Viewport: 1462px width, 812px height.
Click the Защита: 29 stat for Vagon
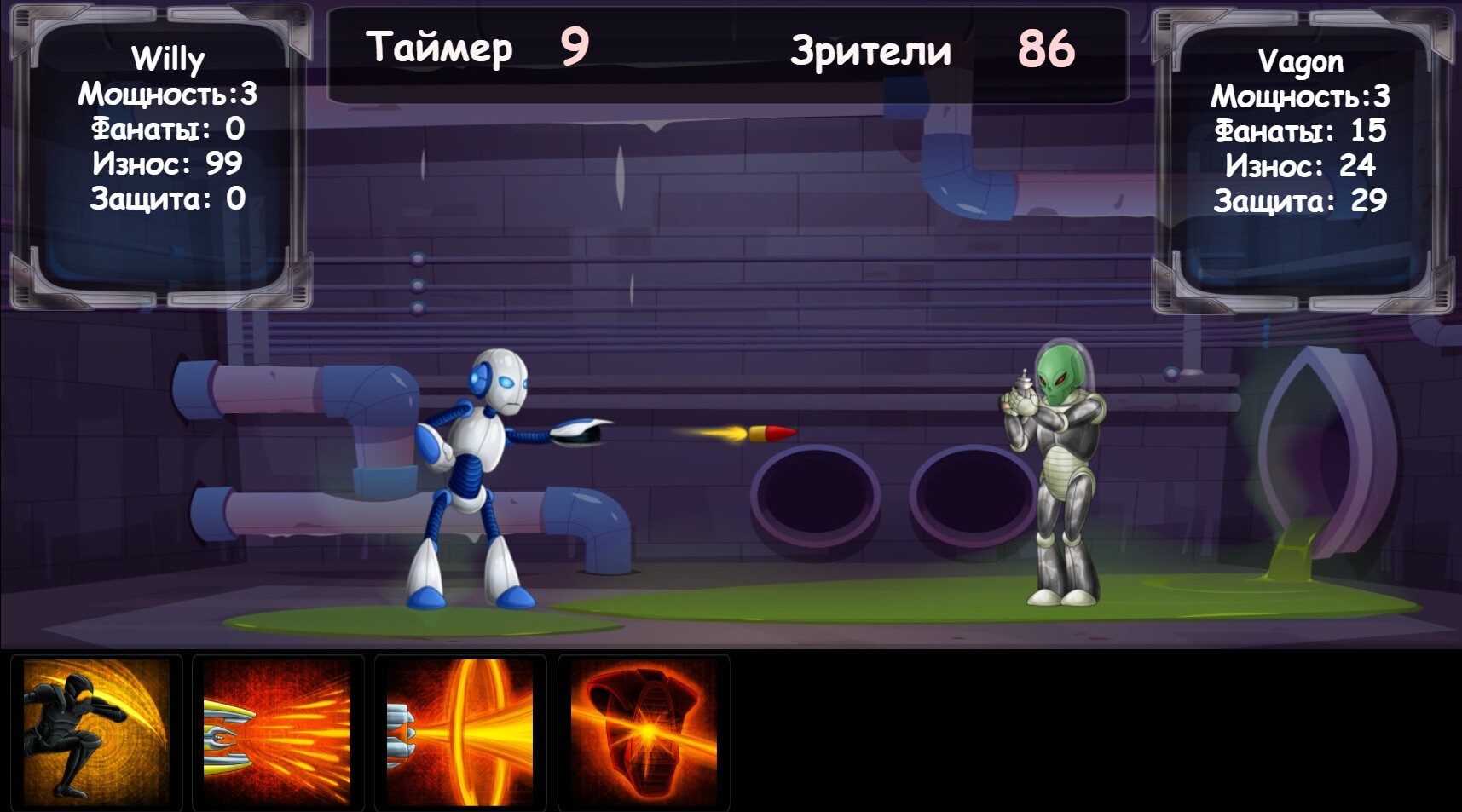(x=1300, y=202)
